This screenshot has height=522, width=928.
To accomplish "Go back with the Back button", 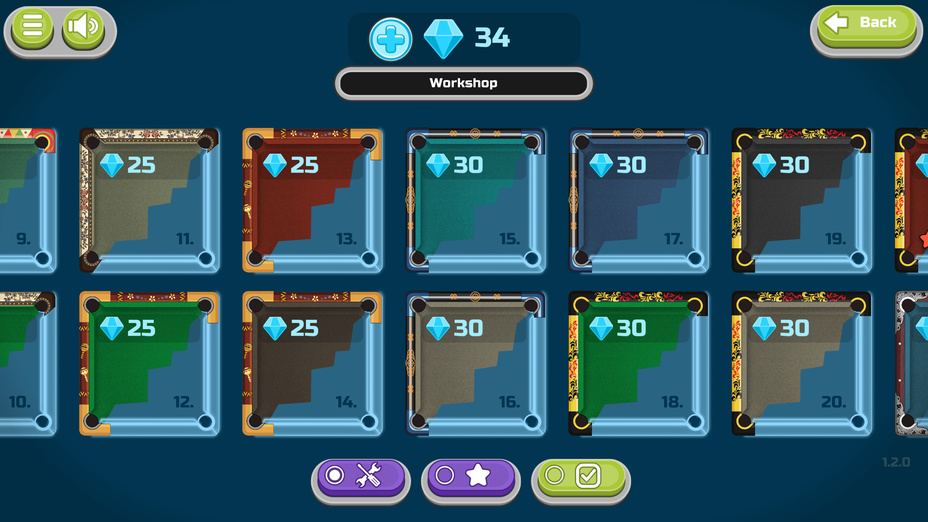I will click(867, 23).
